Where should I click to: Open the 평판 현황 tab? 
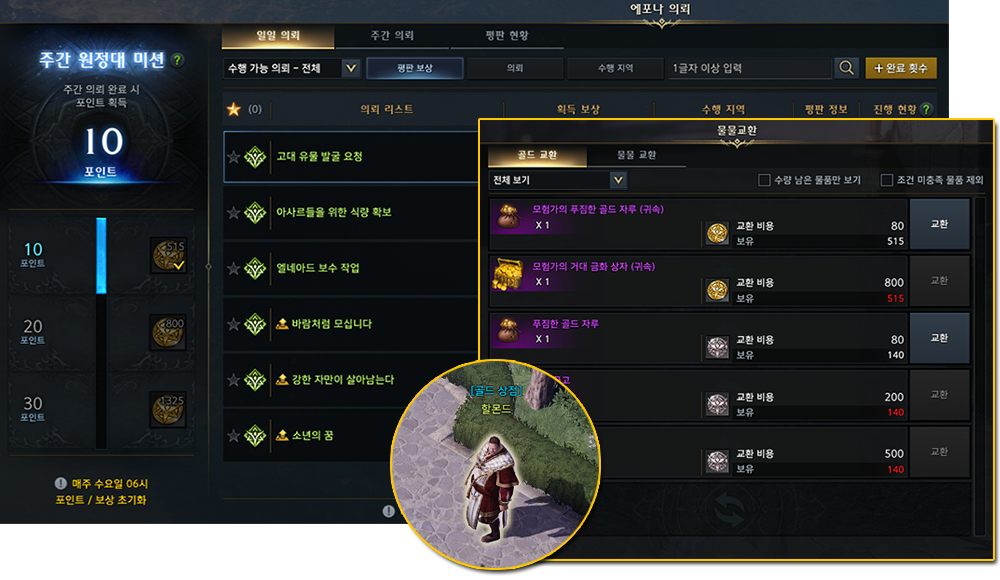(x=506, y=36)
